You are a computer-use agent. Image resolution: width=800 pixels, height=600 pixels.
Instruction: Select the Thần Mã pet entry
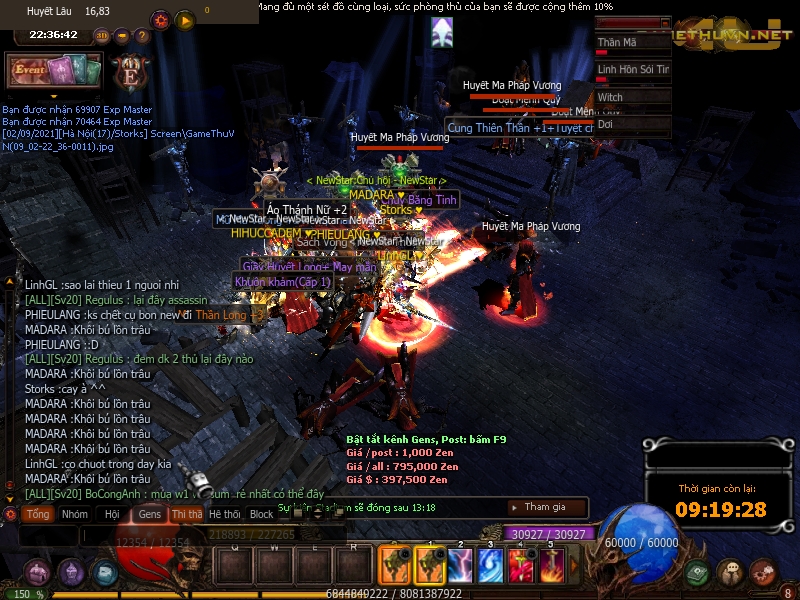click(x=632, y=43)
